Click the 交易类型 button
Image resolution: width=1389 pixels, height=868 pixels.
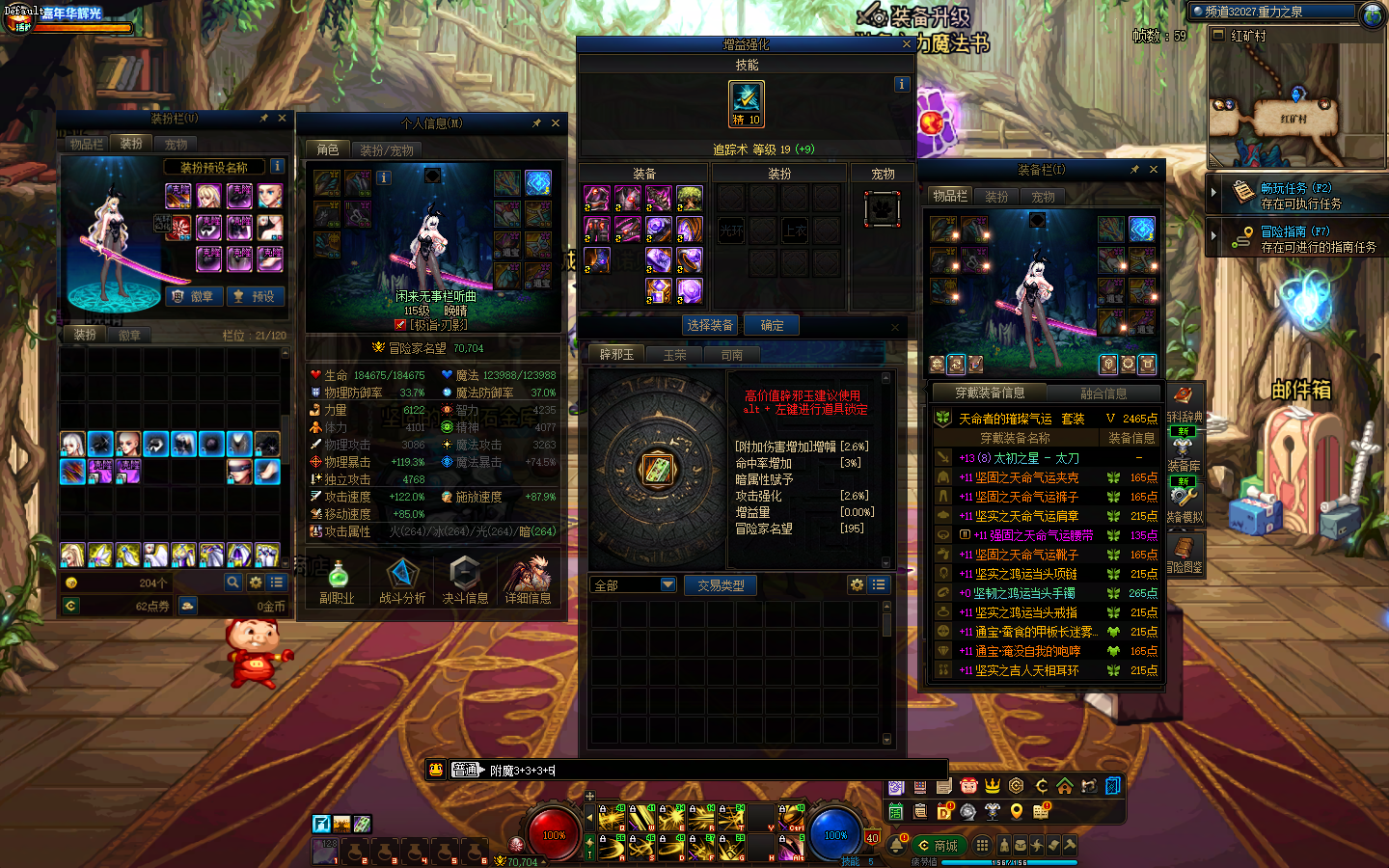point(721,585)
